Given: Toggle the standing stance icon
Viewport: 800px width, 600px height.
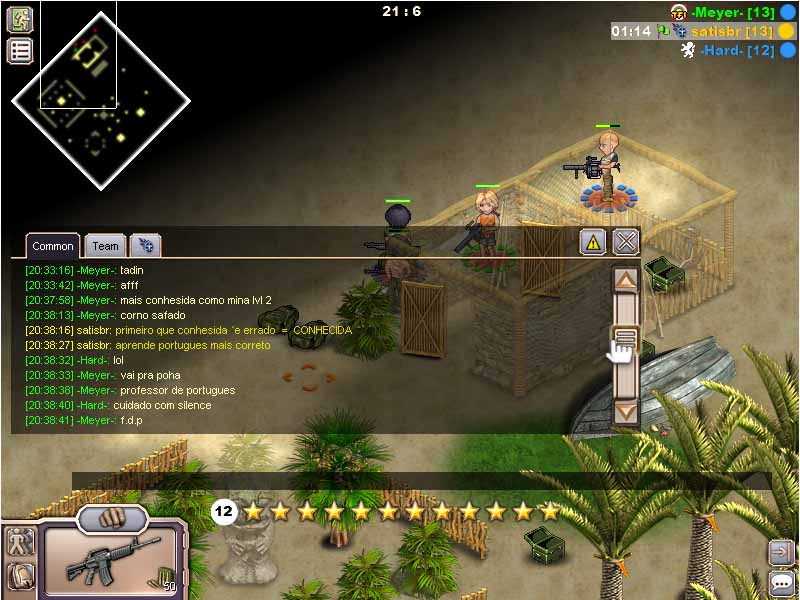Looking at the screenshot, I should pos(20,543).
